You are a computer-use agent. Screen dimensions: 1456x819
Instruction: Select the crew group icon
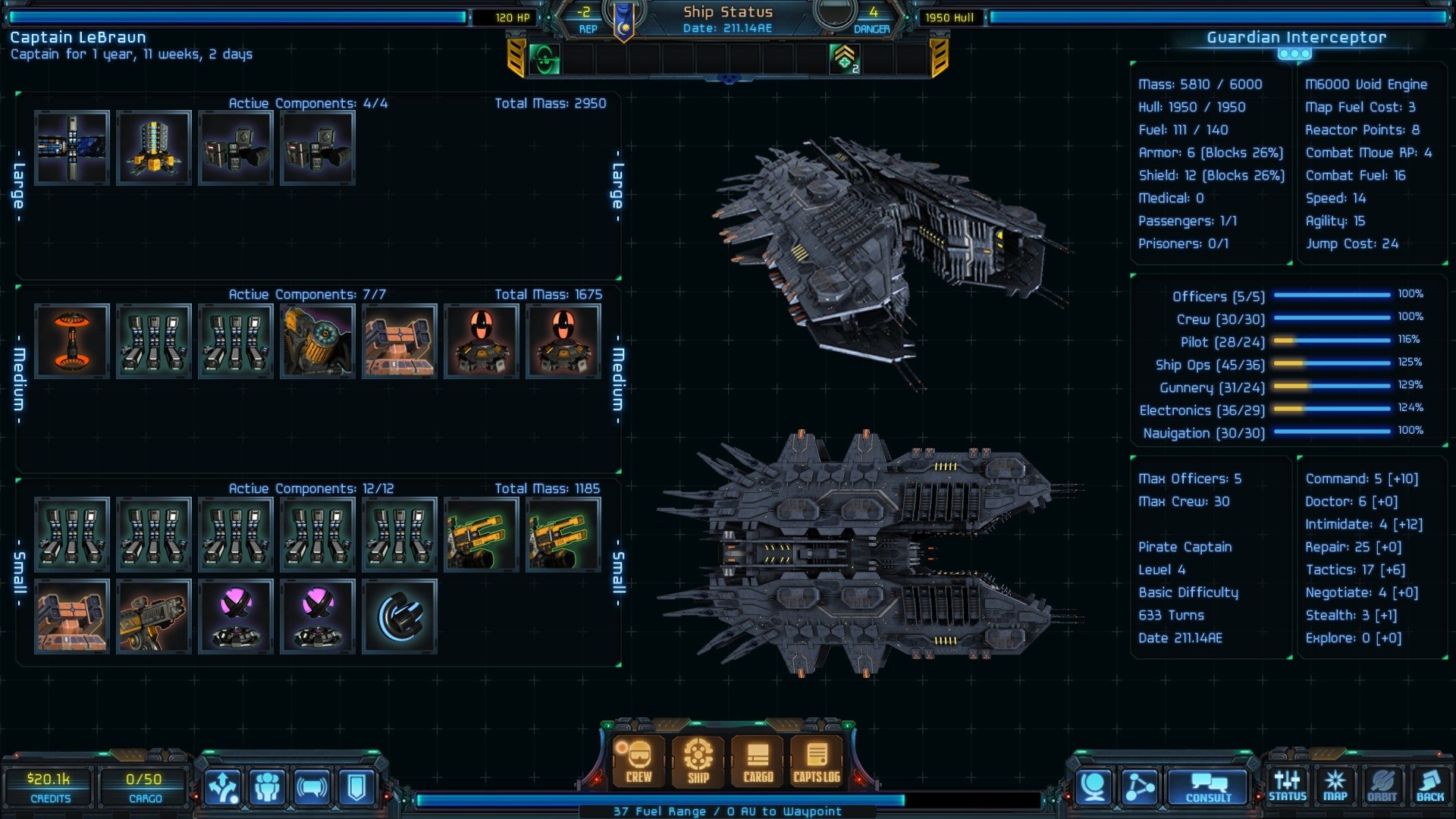pyautogui.click(x=267, y=785)
